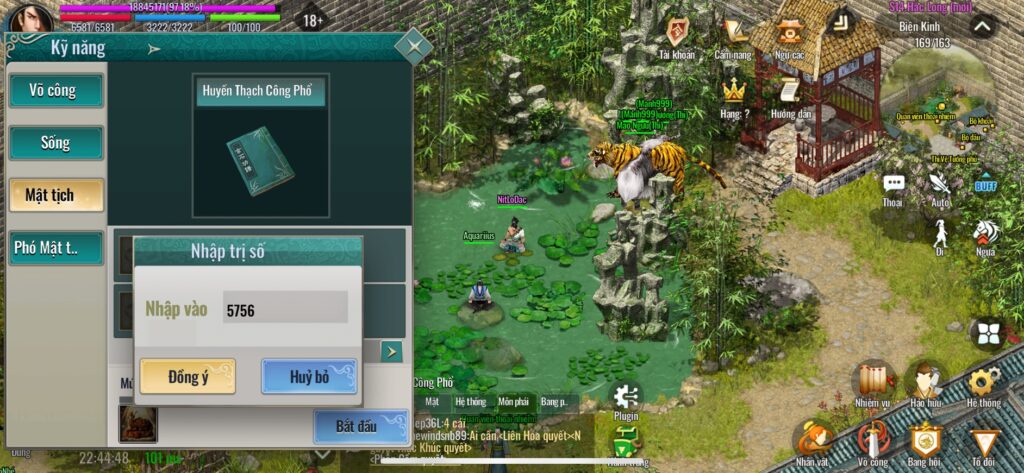Open Hệ thống system settings gear

point(983,383)
